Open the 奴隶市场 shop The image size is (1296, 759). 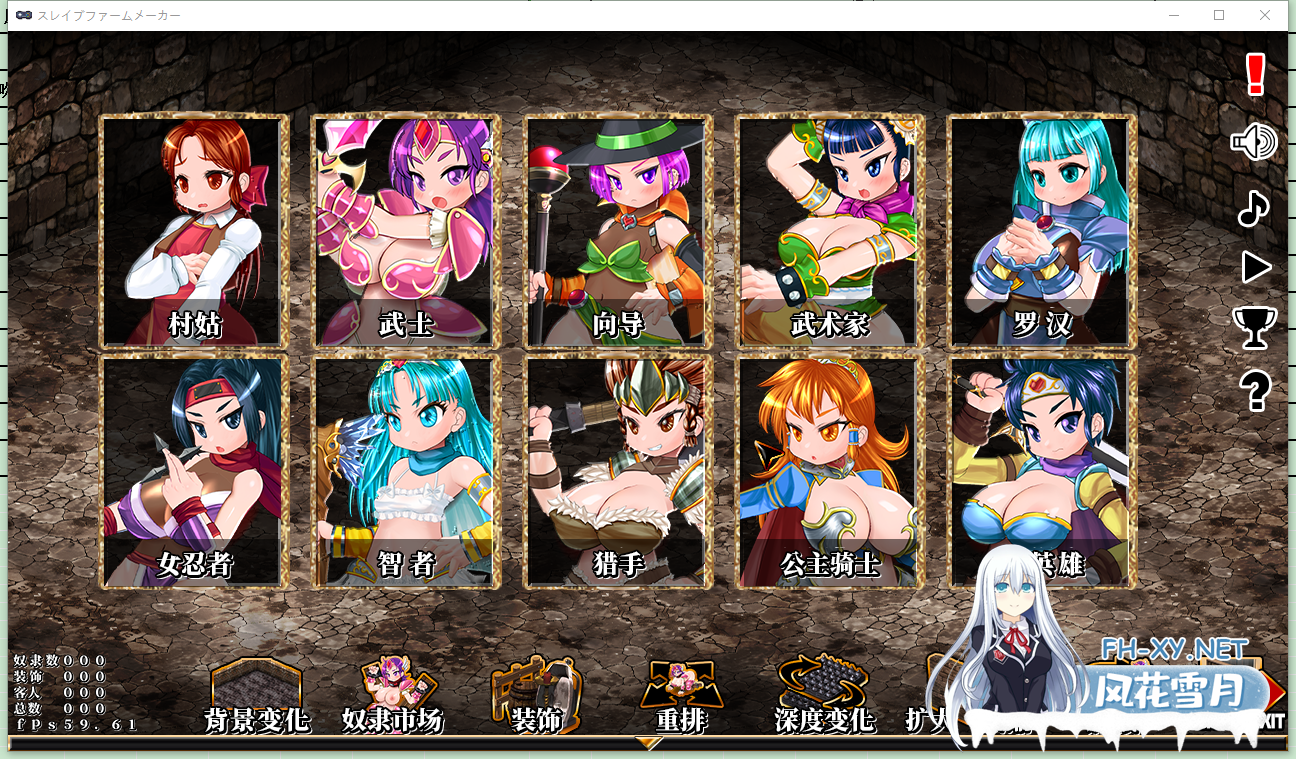(x=392, y=696)
